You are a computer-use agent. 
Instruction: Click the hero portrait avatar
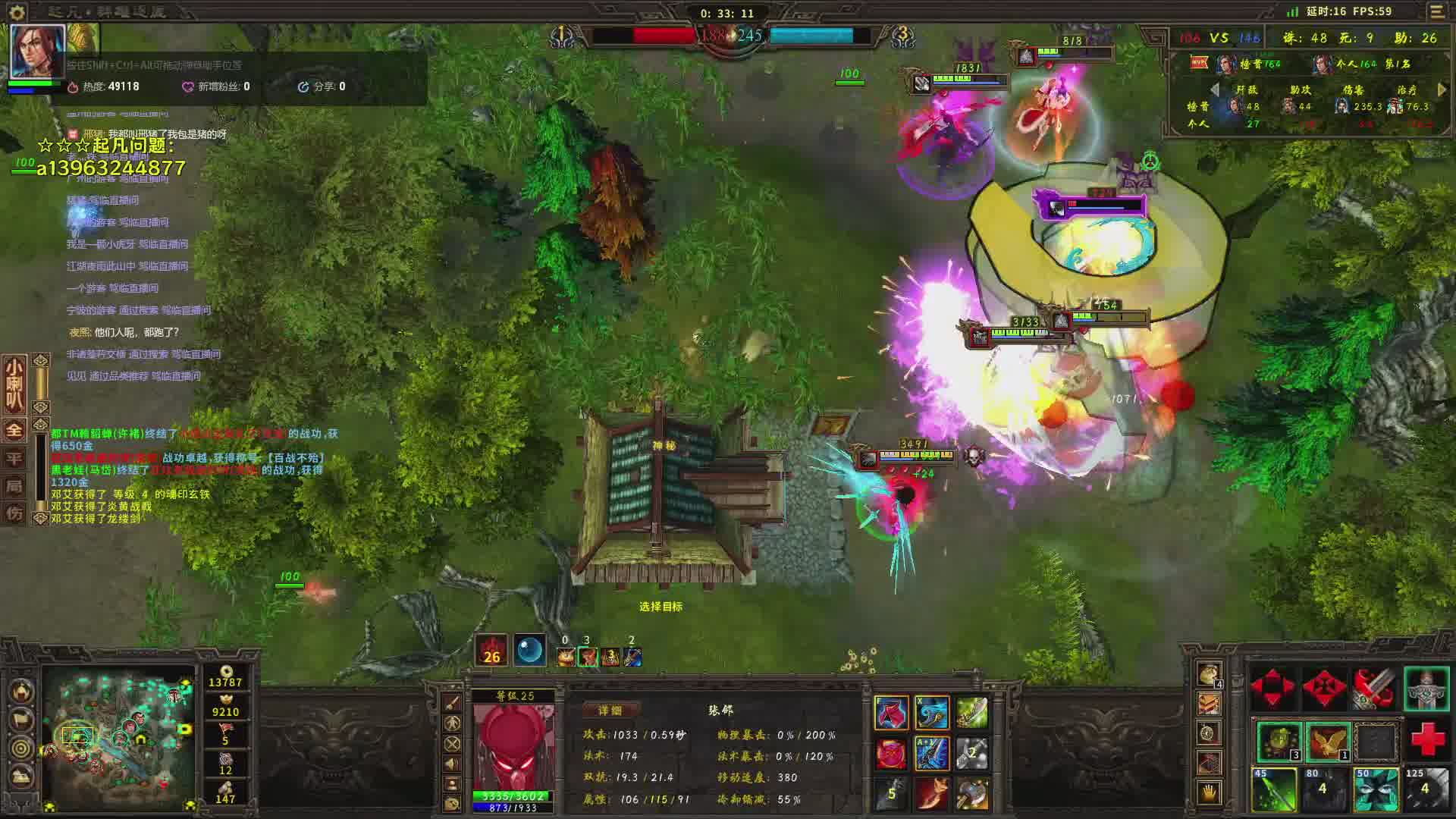37,51
